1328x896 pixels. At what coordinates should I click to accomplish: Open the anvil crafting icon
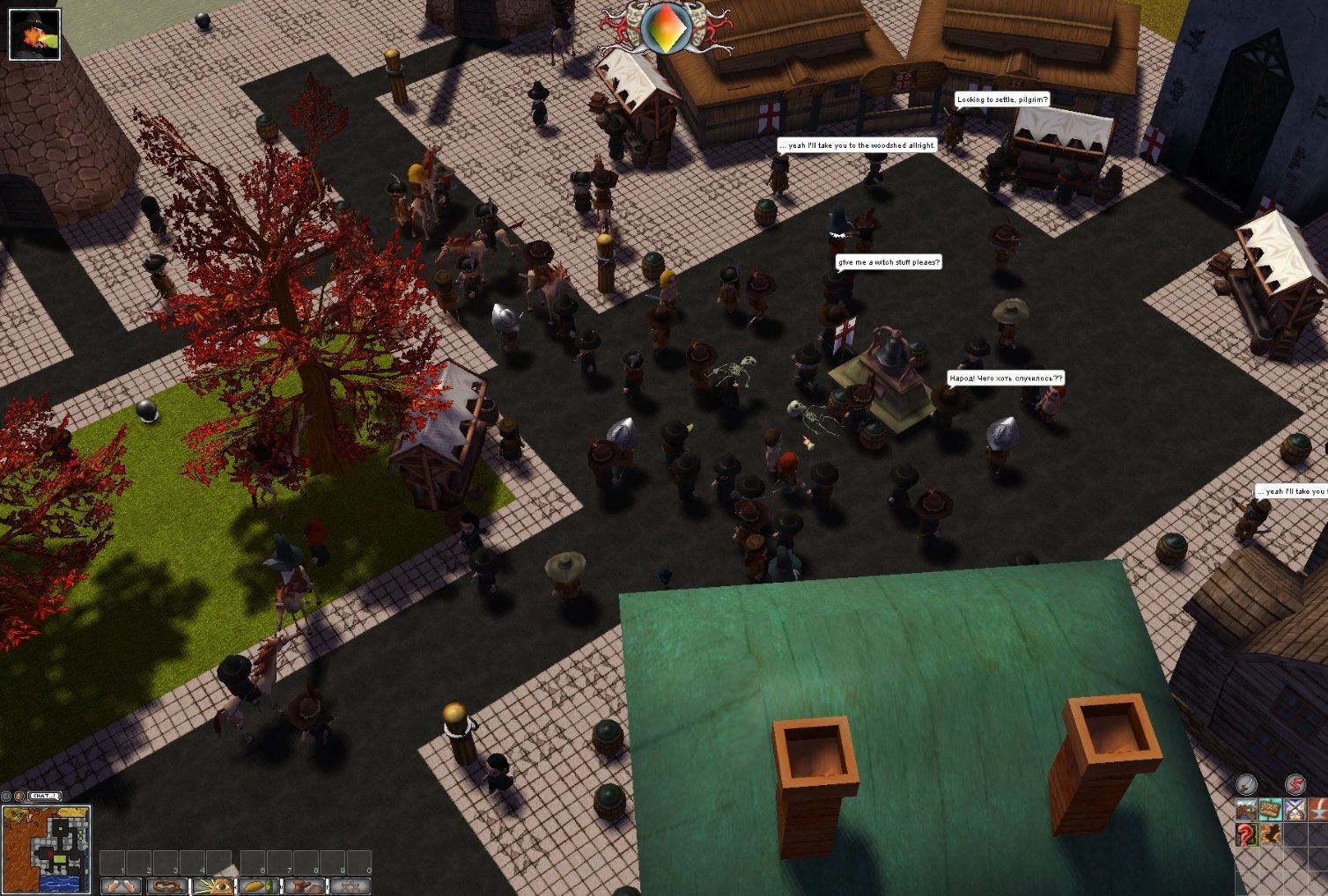point(1317,810)
